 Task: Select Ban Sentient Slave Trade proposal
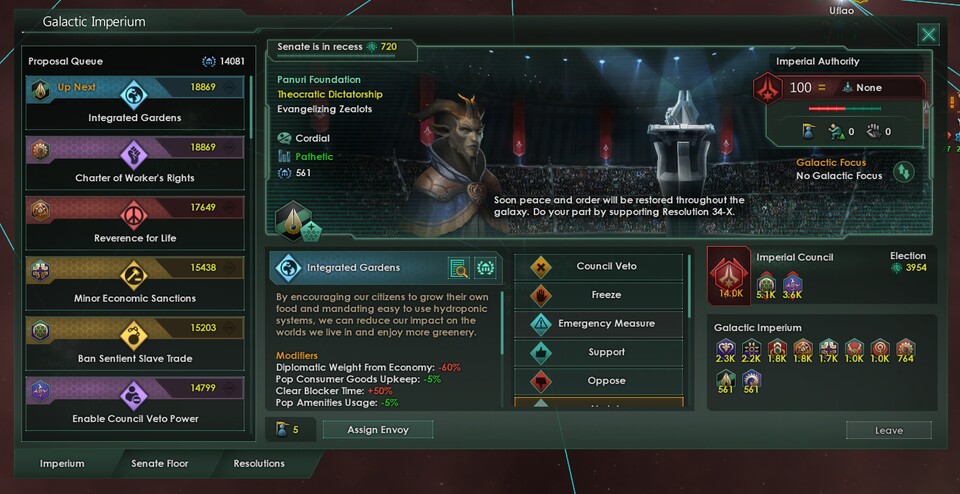pyautogui.click(x=135, y=343)
